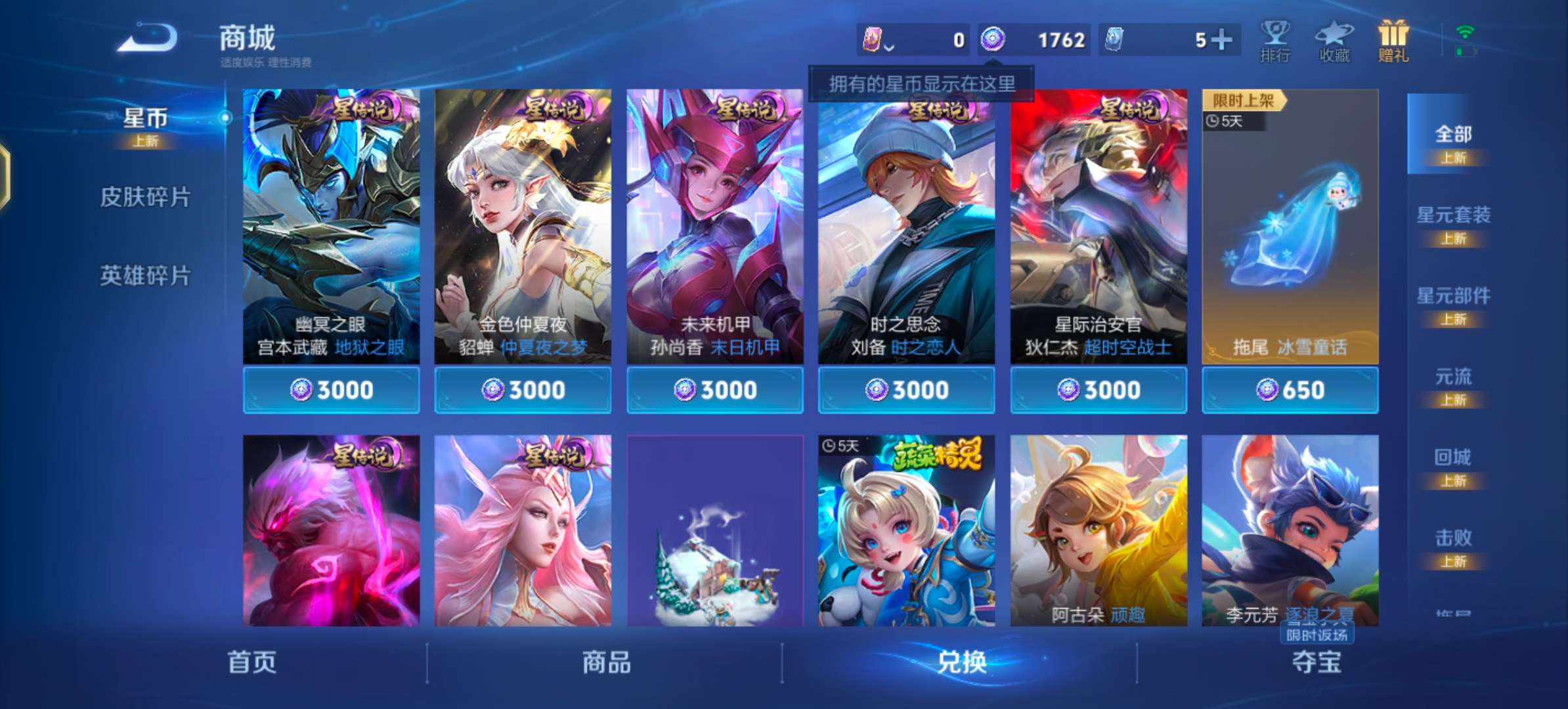
Task: Click the 3000 price button for 幽冥之眼
Action: click(x=331, y=389)
